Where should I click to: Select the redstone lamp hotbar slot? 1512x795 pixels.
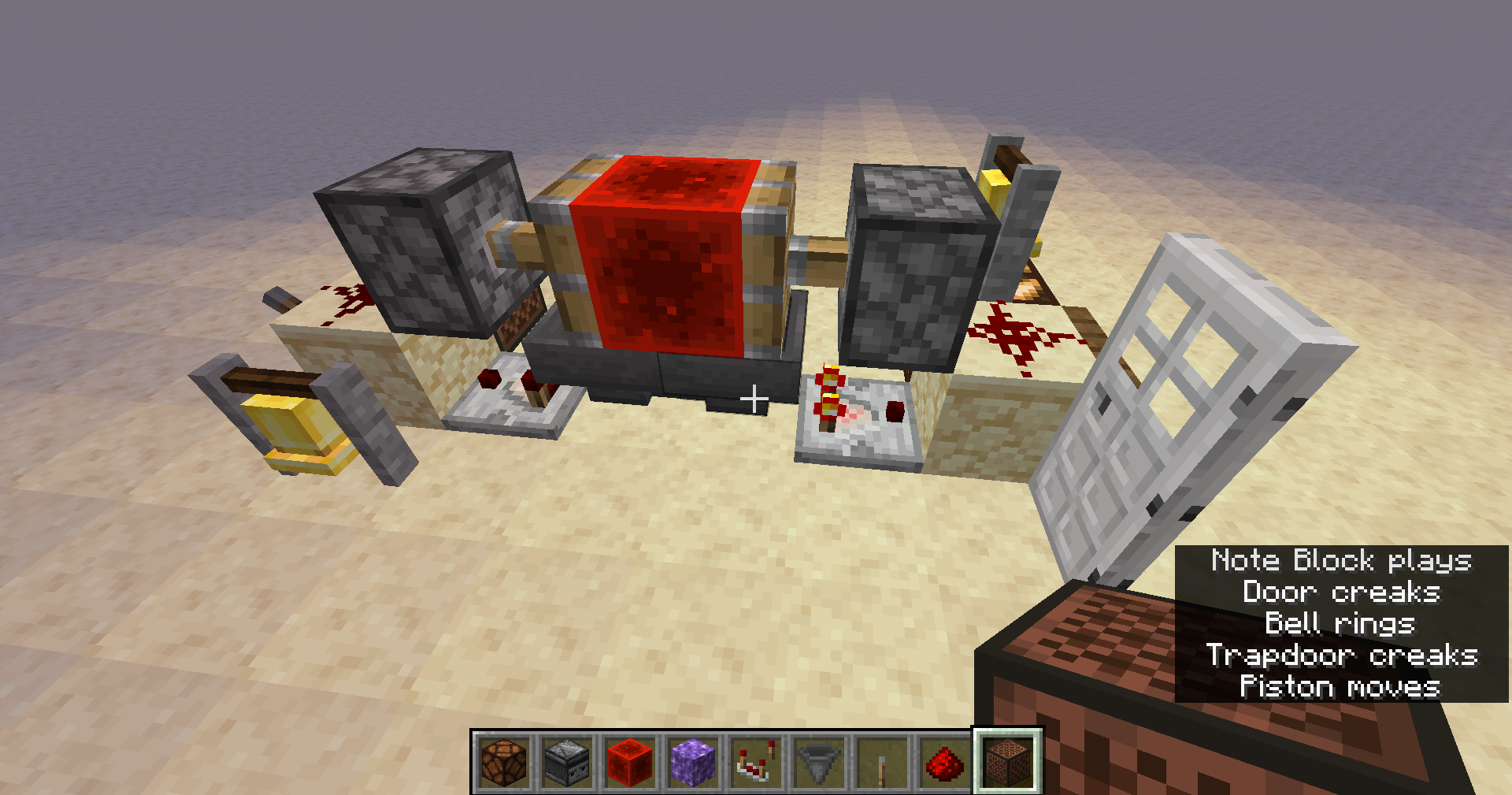tap(504, 762)
